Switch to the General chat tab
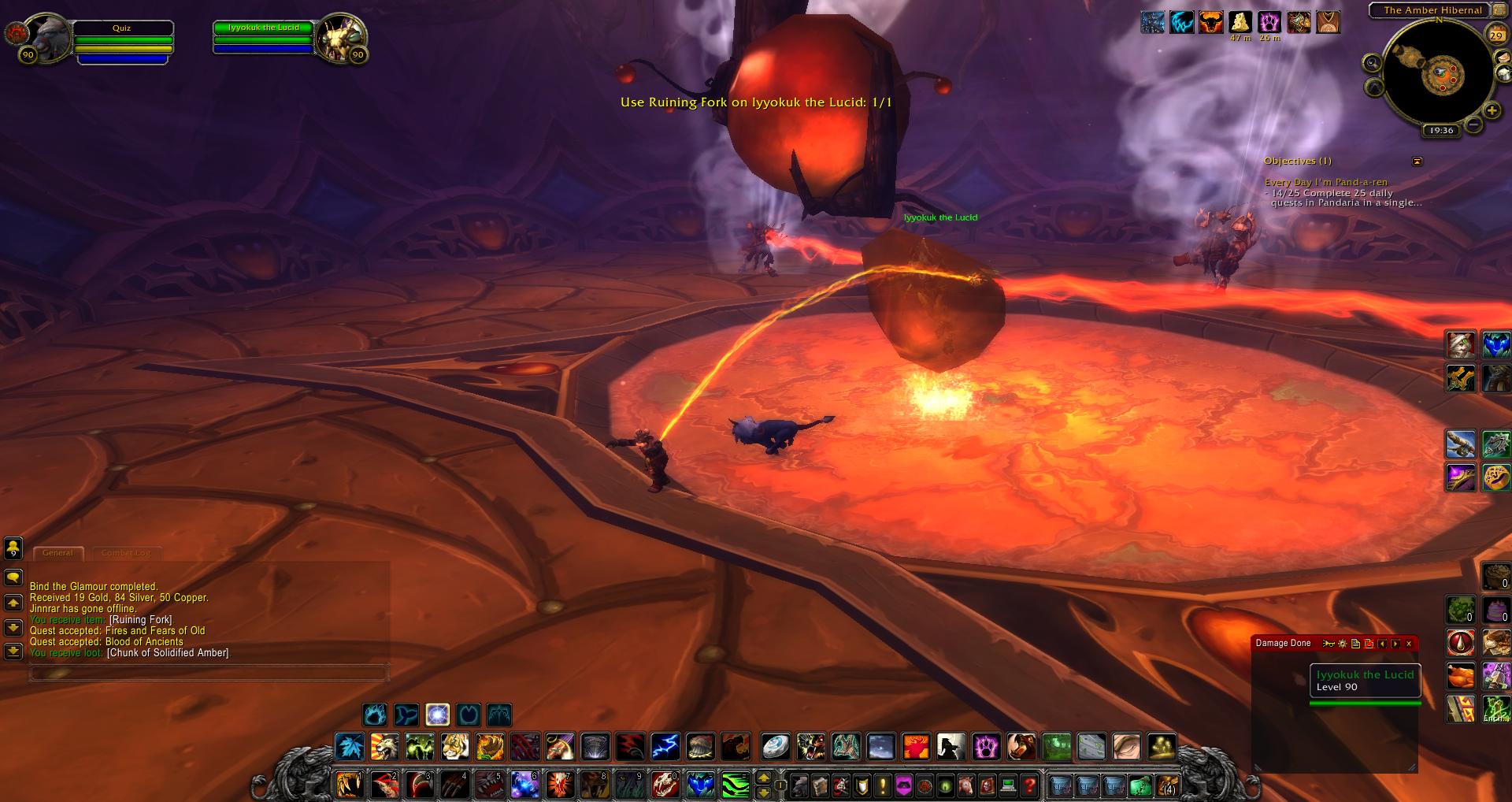The width and height of the screenshot is (1512, 802). click(57, 553)
